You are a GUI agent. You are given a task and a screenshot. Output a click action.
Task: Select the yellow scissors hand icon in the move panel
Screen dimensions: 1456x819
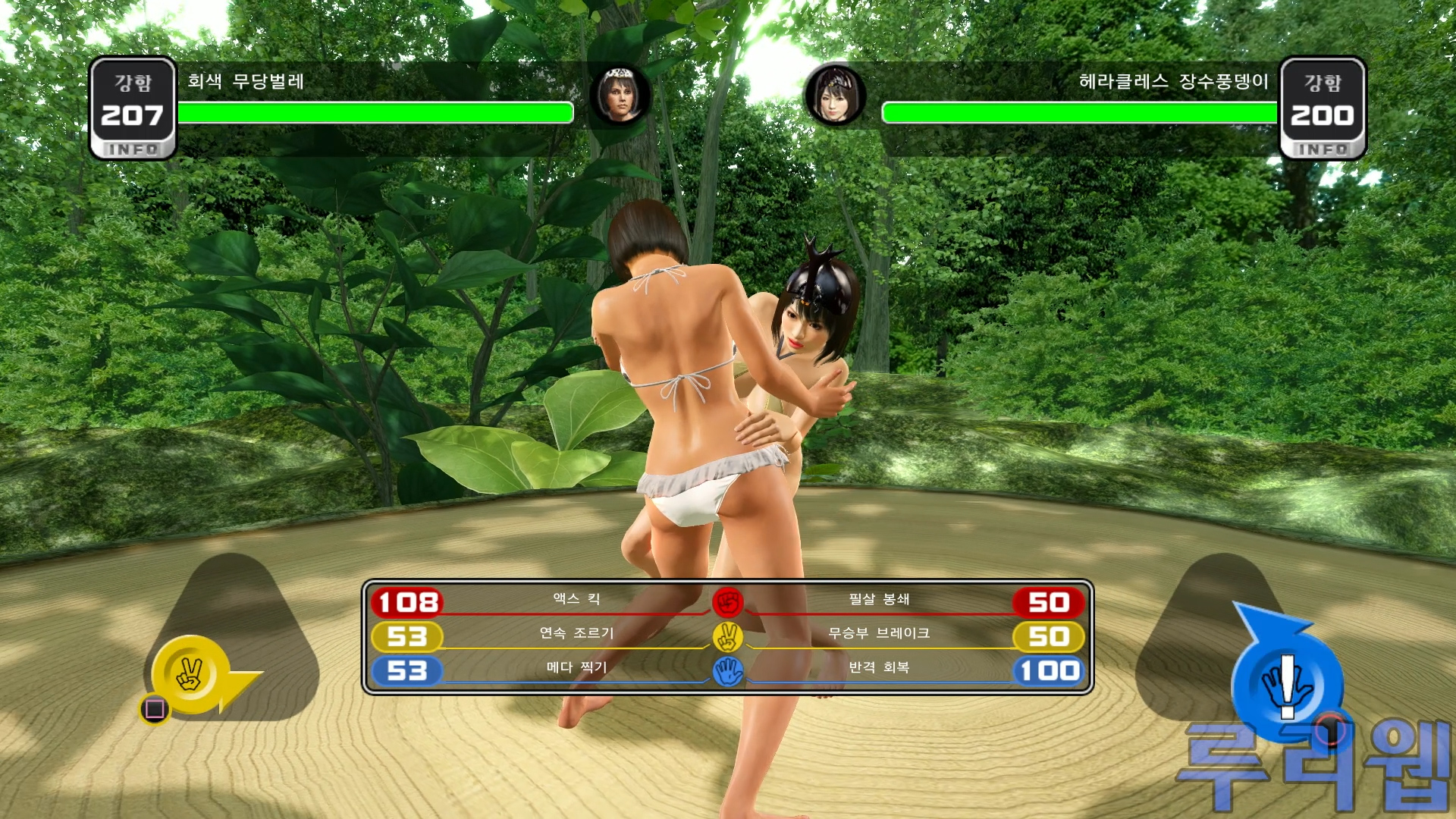coord(728,637)
